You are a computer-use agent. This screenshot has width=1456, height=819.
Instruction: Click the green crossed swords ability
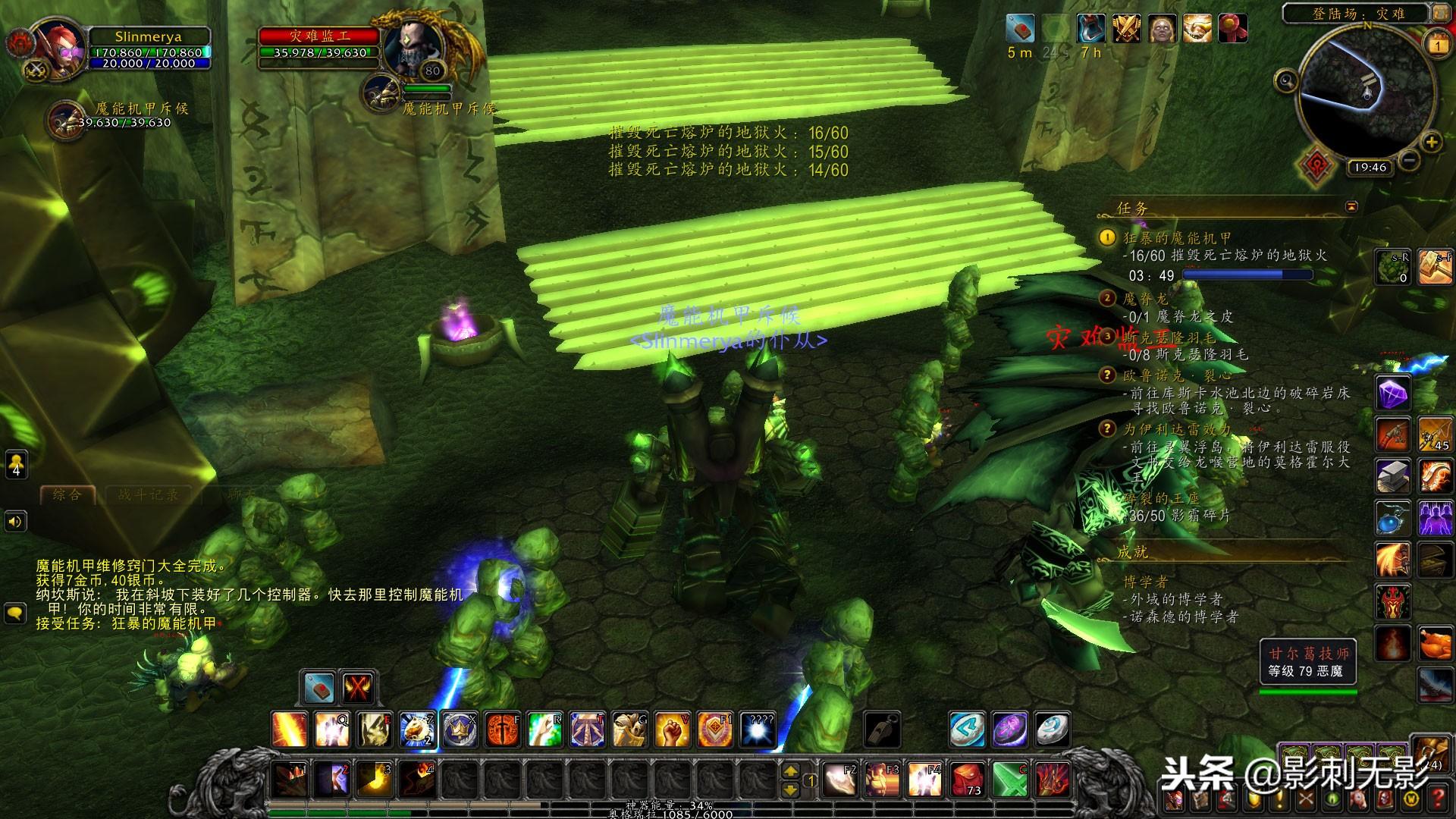[1010, 779]
